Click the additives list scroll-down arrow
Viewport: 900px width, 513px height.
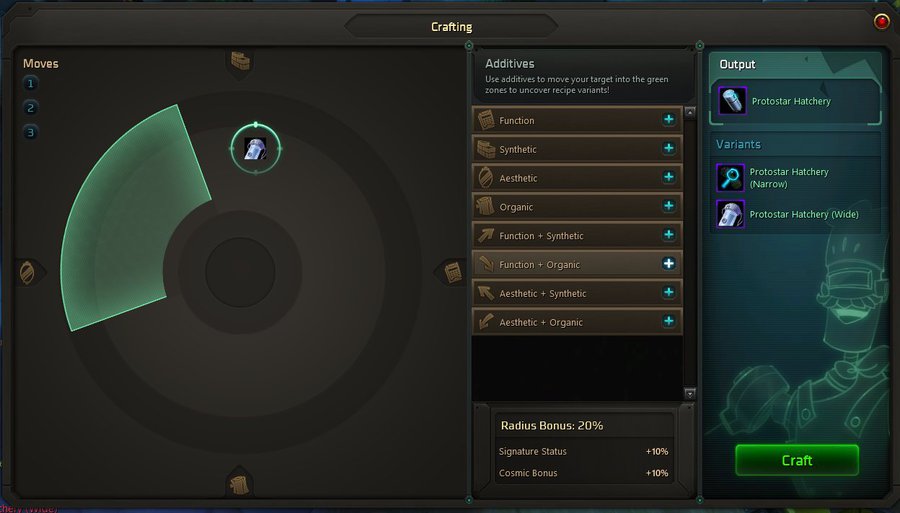point(689,394)
